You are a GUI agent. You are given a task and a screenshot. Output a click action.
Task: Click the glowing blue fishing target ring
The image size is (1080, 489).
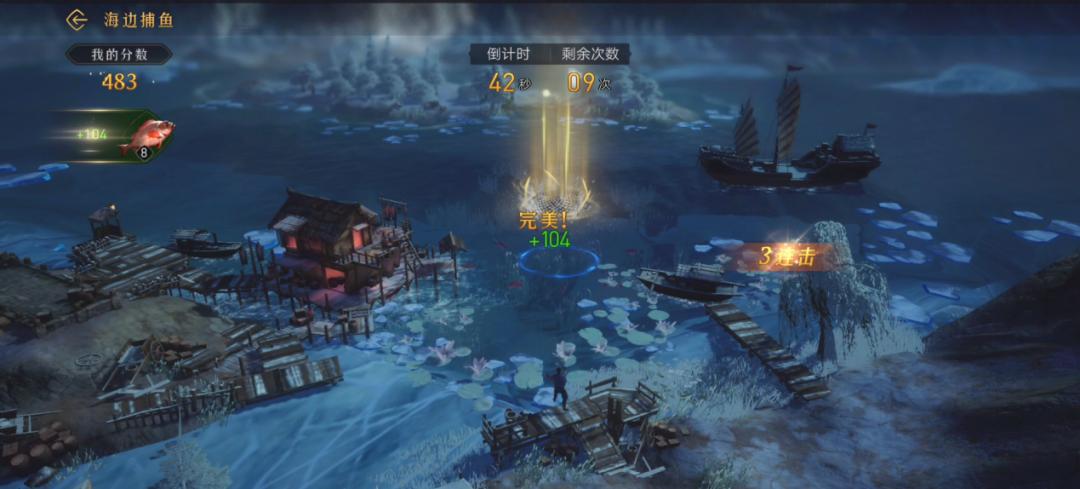pyautogui.click(x=559, y=263)
